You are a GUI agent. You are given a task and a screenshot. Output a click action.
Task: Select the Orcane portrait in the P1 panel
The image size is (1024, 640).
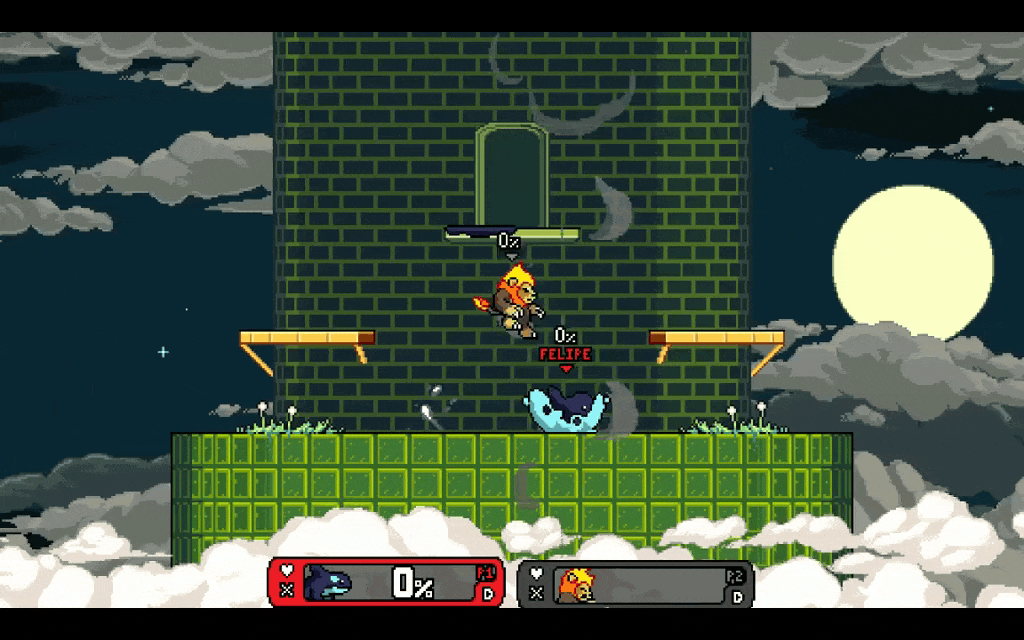point(329,583)
